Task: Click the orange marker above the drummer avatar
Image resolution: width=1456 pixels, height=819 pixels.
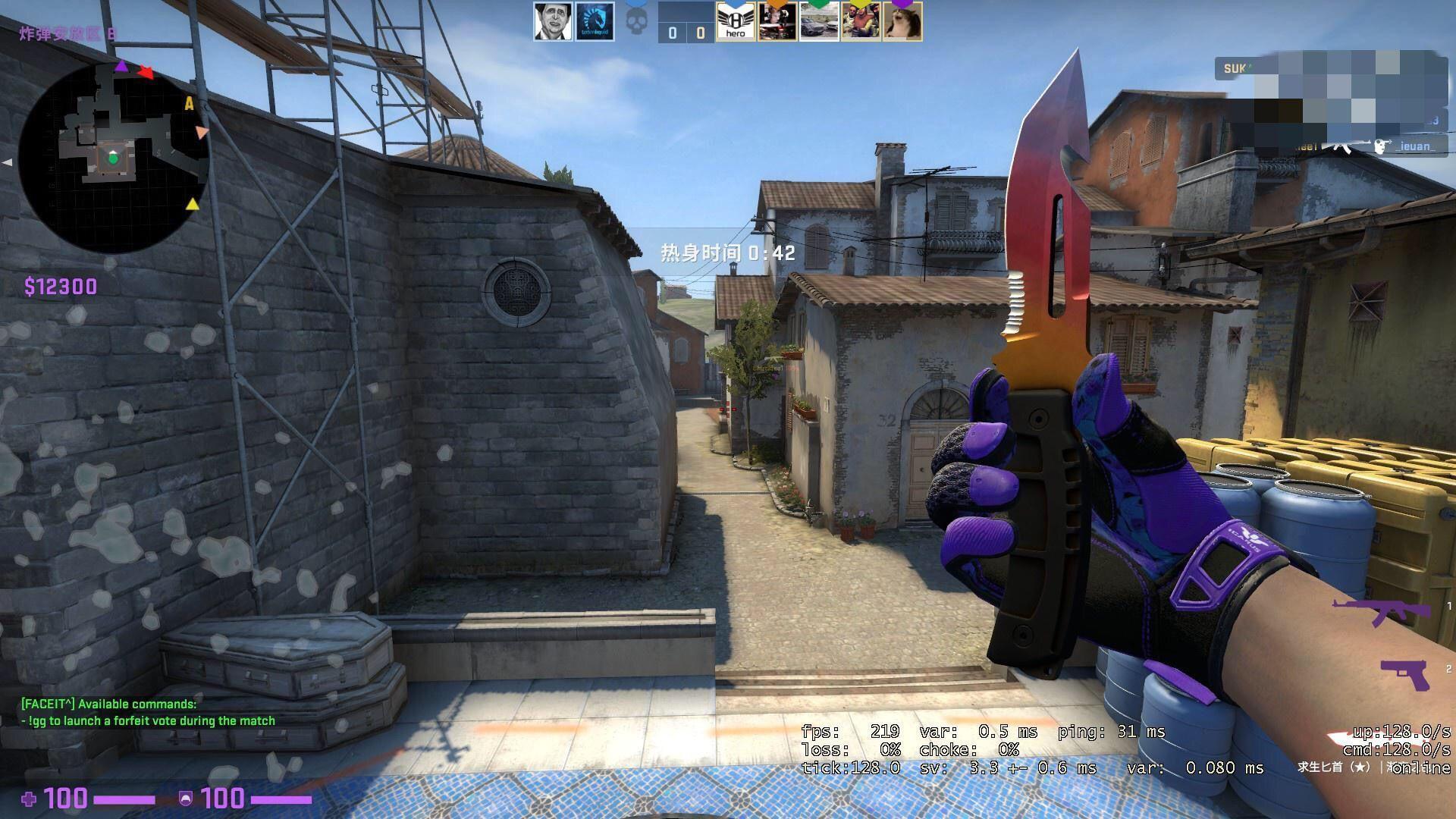Action: point(777,3)
